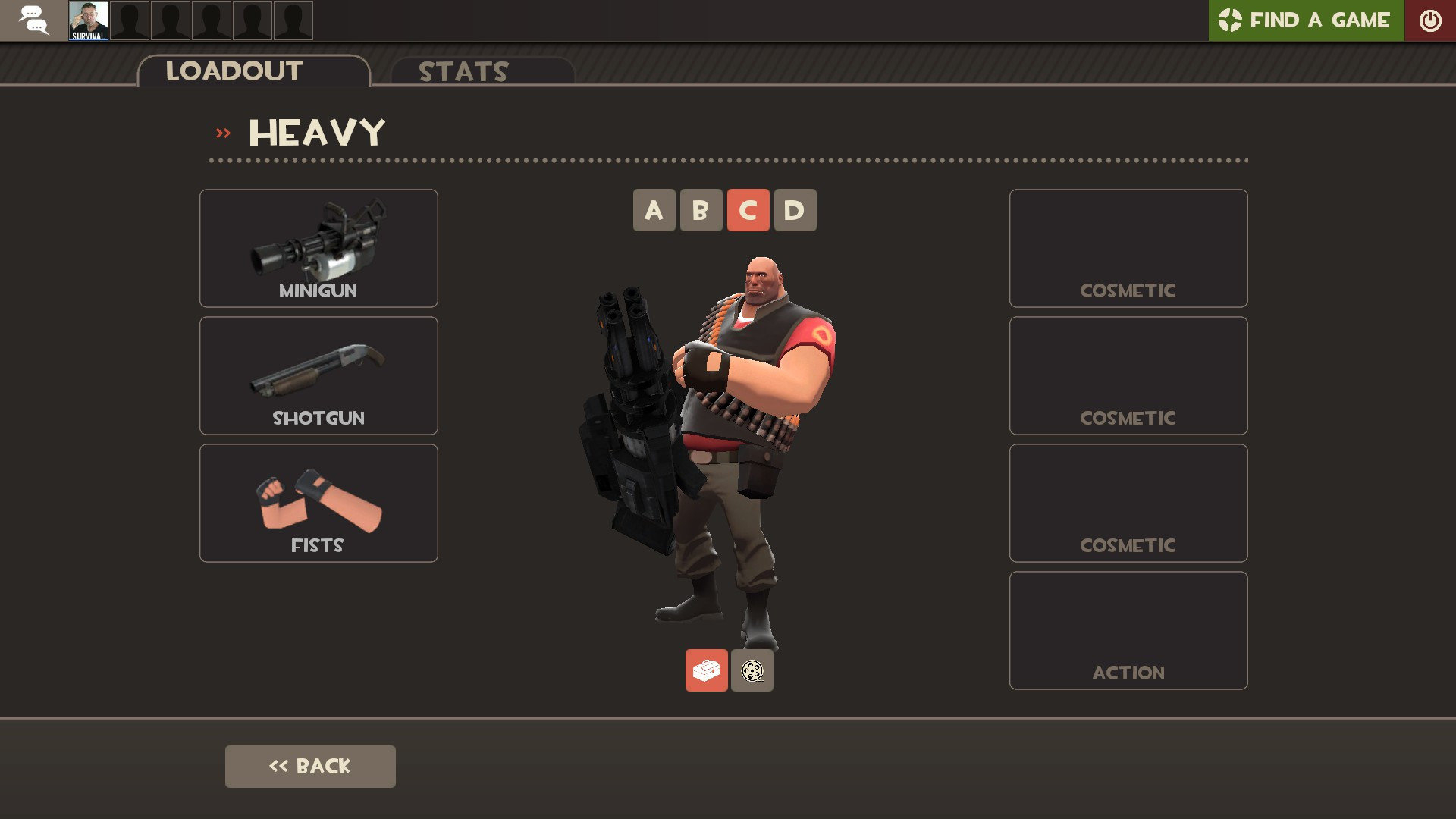The image size is (1456, 819).
Task: Open the chat bubbles icon top left
Action: click(33, 20)
